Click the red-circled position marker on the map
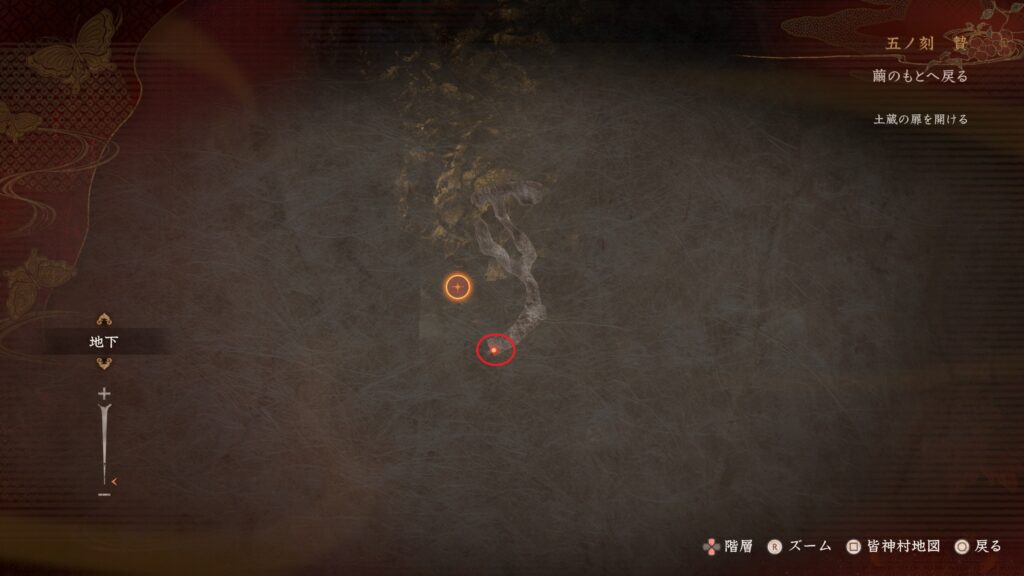The image size is (1024, 576). tap(494, 350)
